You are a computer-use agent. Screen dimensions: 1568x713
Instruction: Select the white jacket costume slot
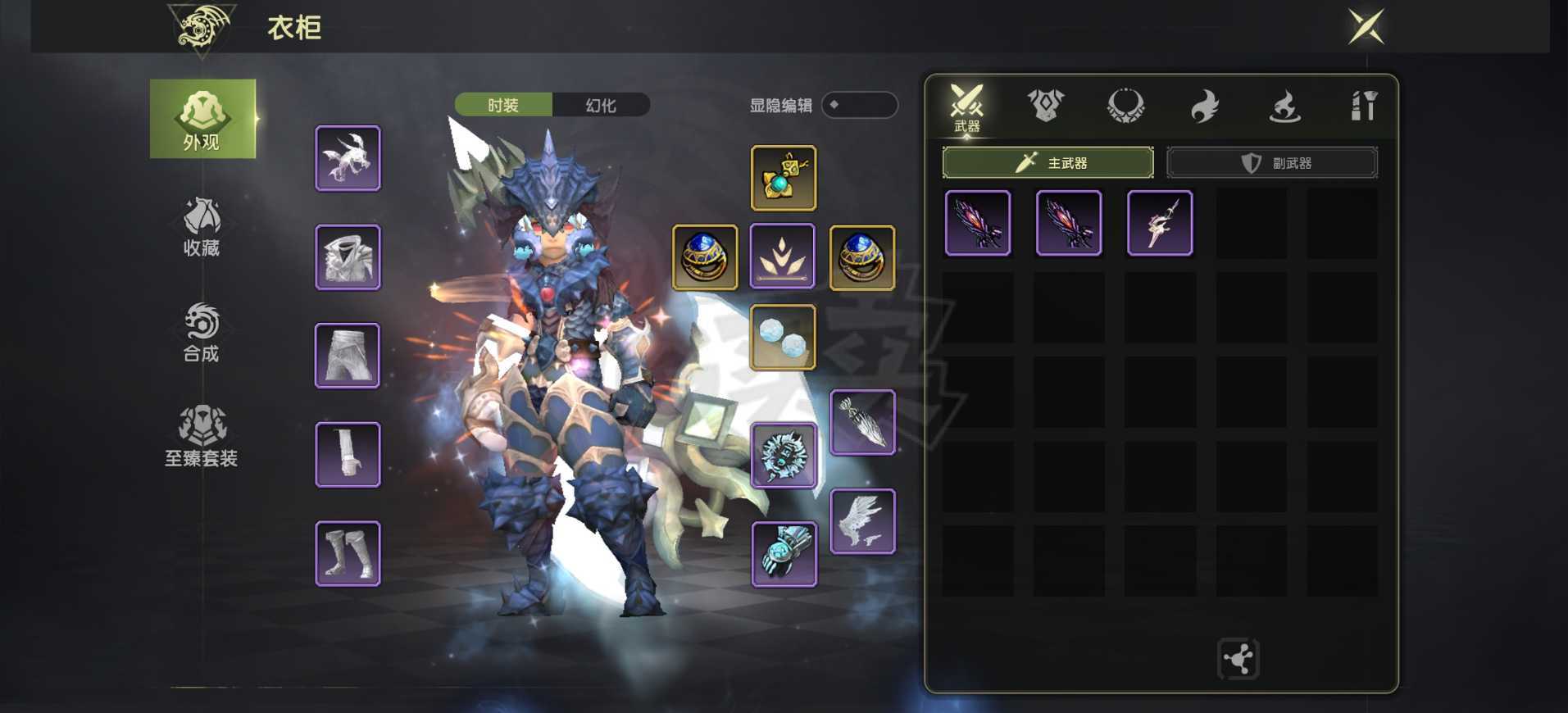pyautogui.click(x=348, y=257)
